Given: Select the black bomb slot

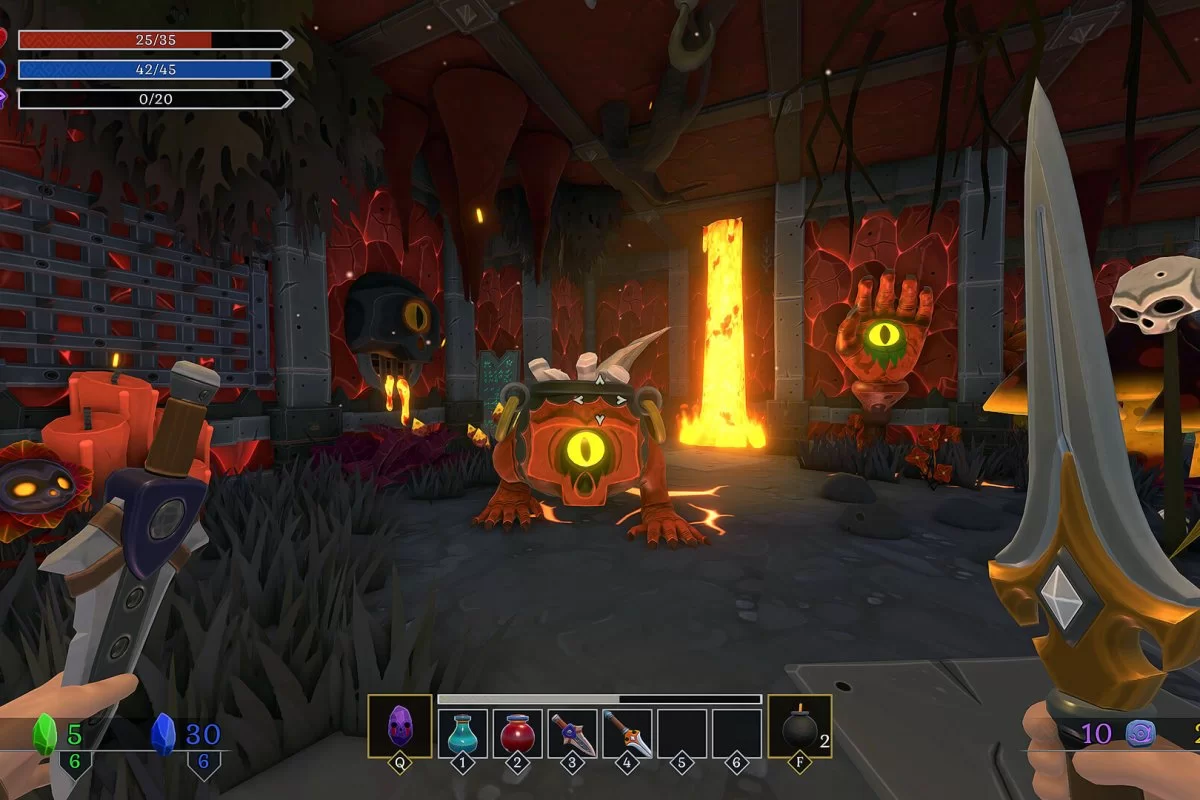Looking at the screenshot, I should point(799,727).
